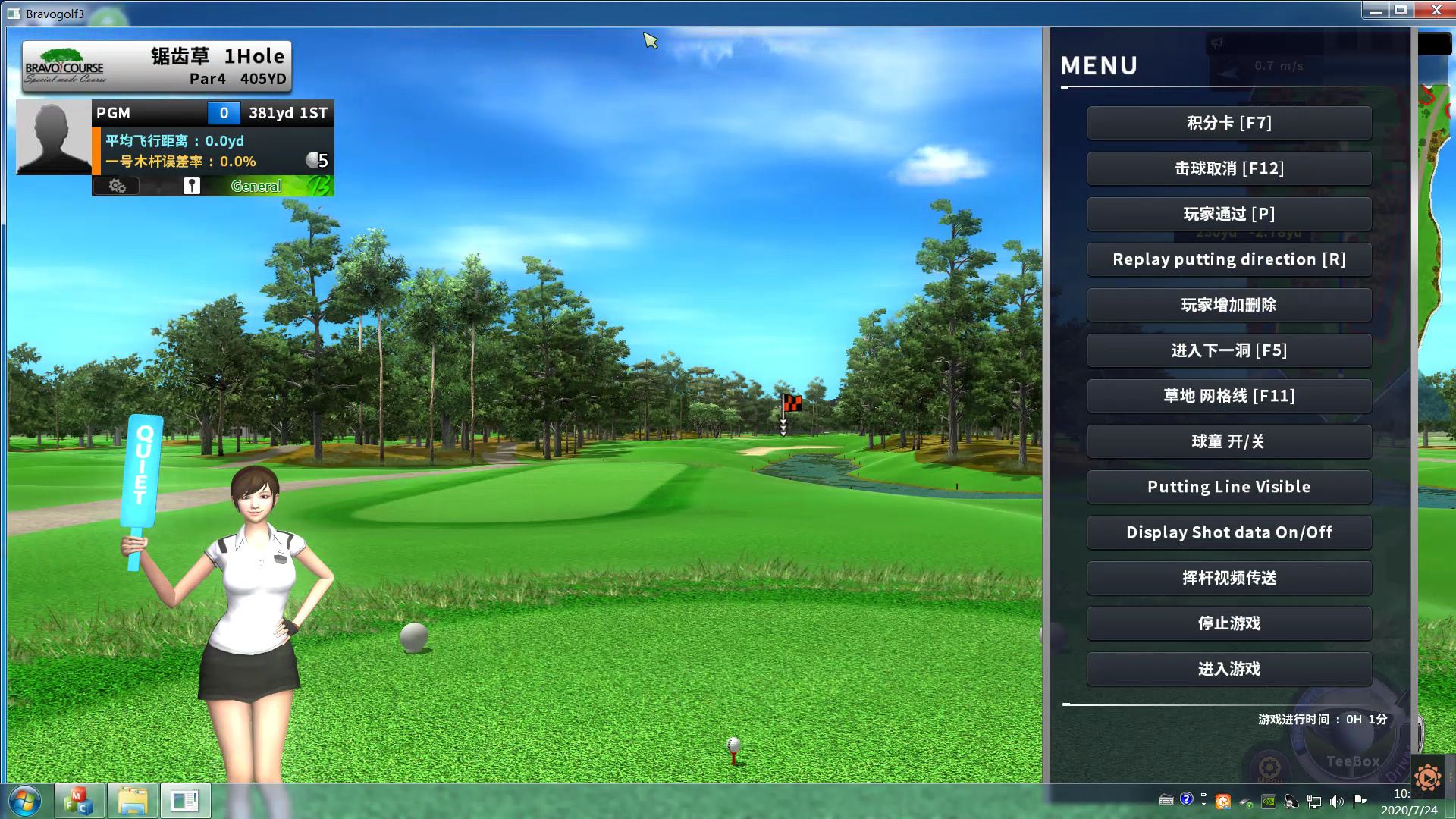Toggle Putting Line Visible

coord(1228,487)
